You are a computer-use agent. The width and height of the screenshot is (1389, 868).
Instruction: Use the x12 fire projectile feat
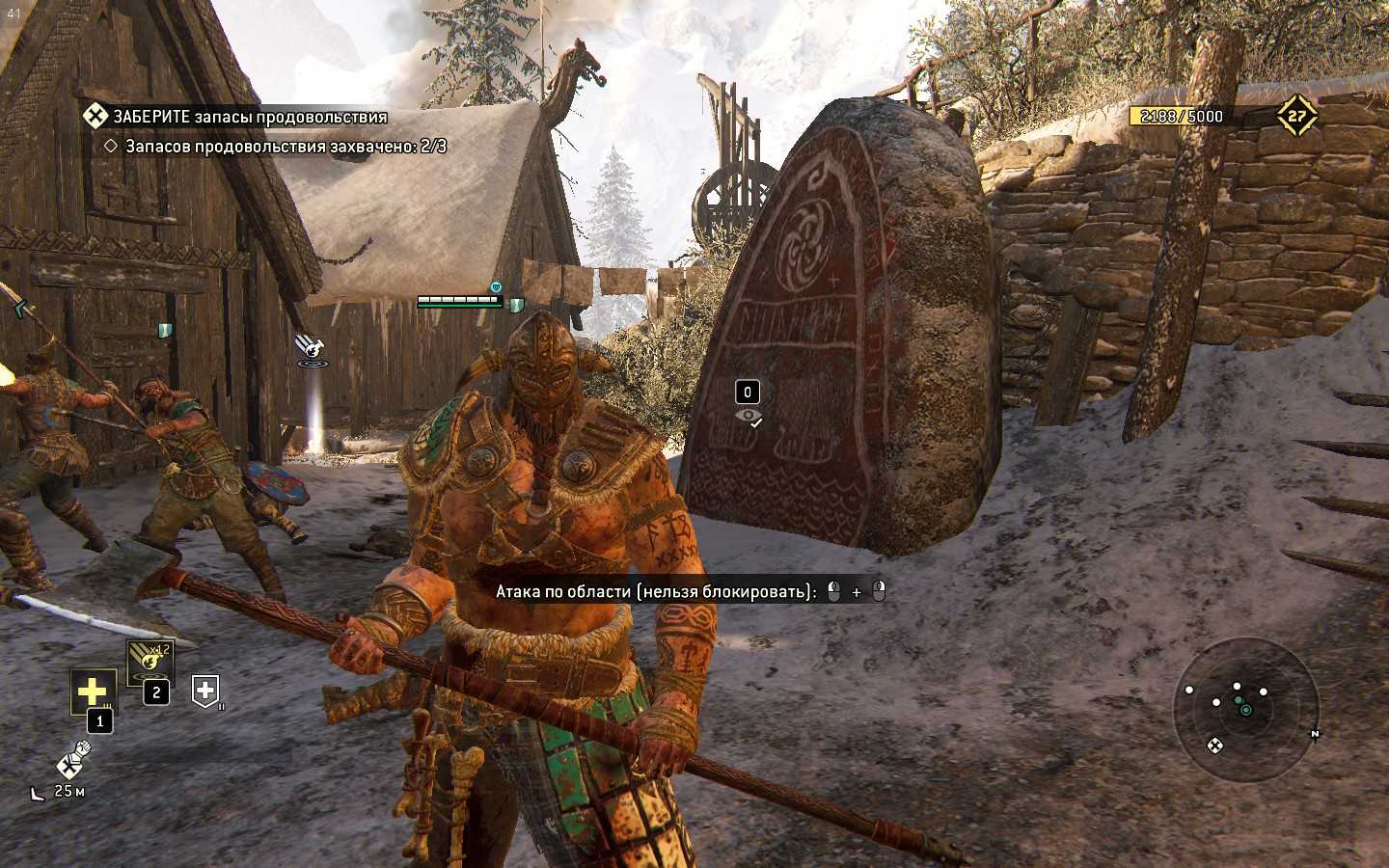[150, 661]
